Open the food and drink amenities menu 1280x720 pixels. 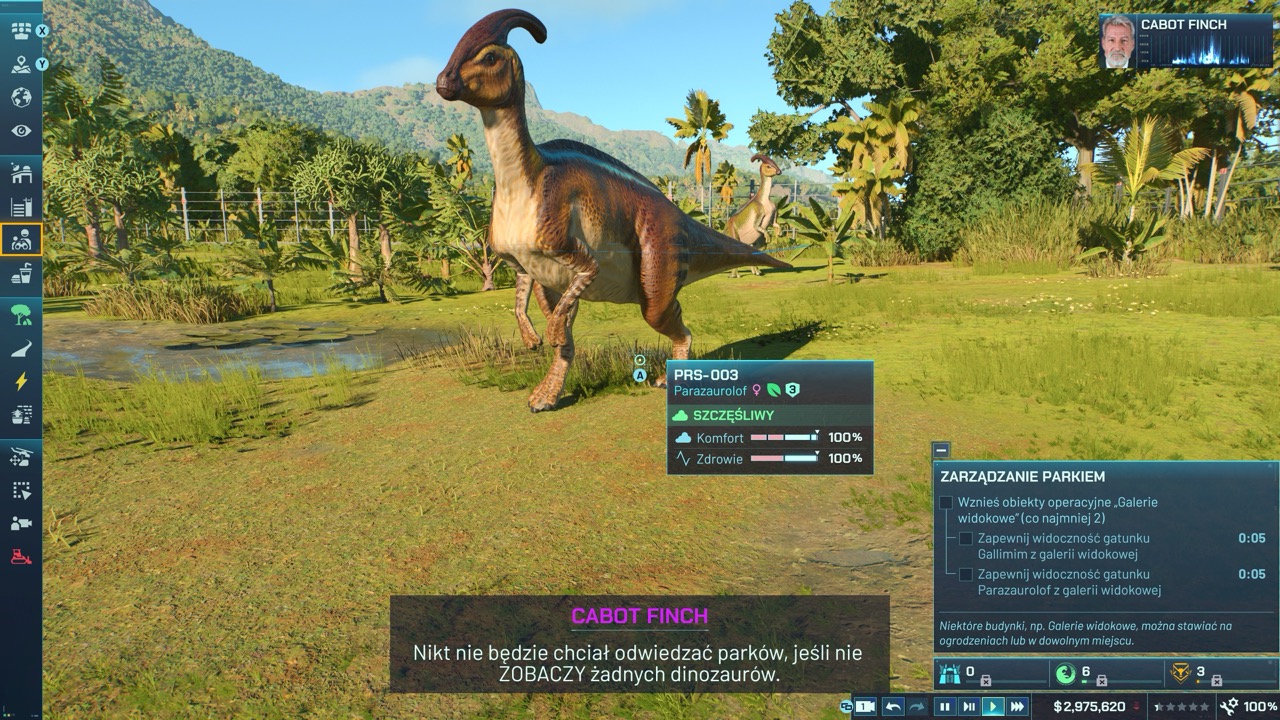click(x=21, y=274)
